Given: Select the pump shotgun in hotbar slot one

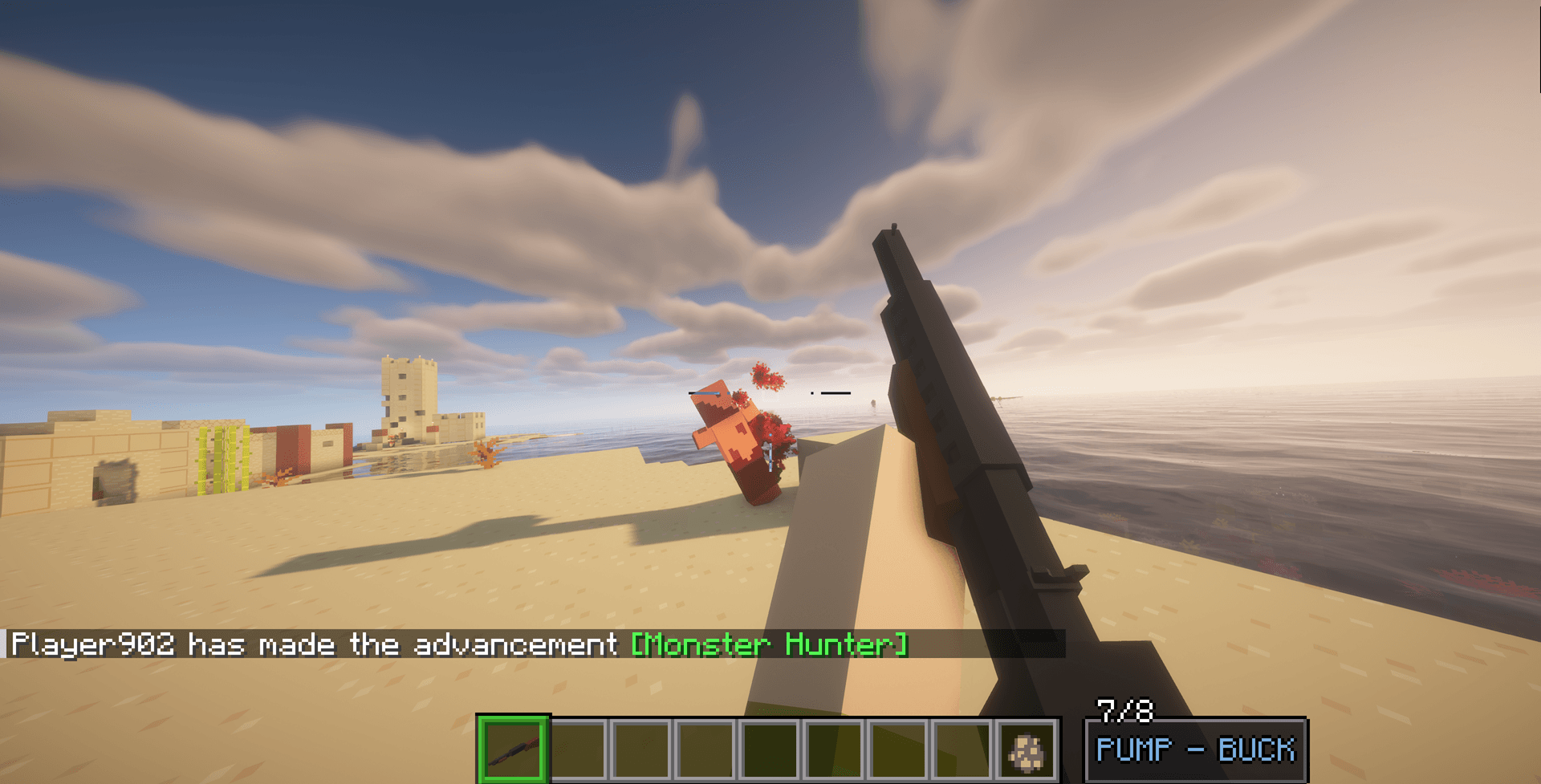Looking at the screenshot, I should click(x=514, y=752).
